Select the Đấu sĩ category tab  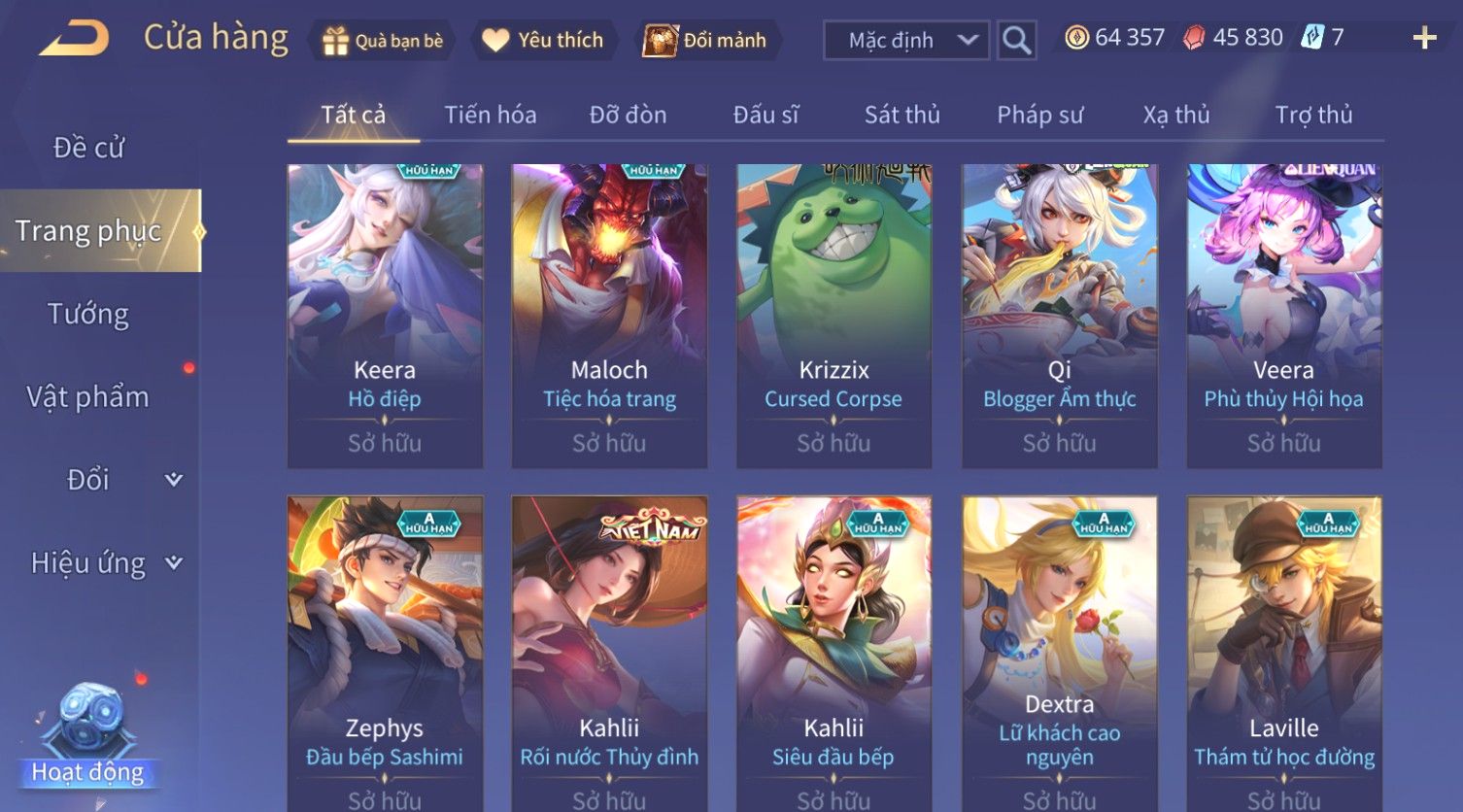(766, 116)
